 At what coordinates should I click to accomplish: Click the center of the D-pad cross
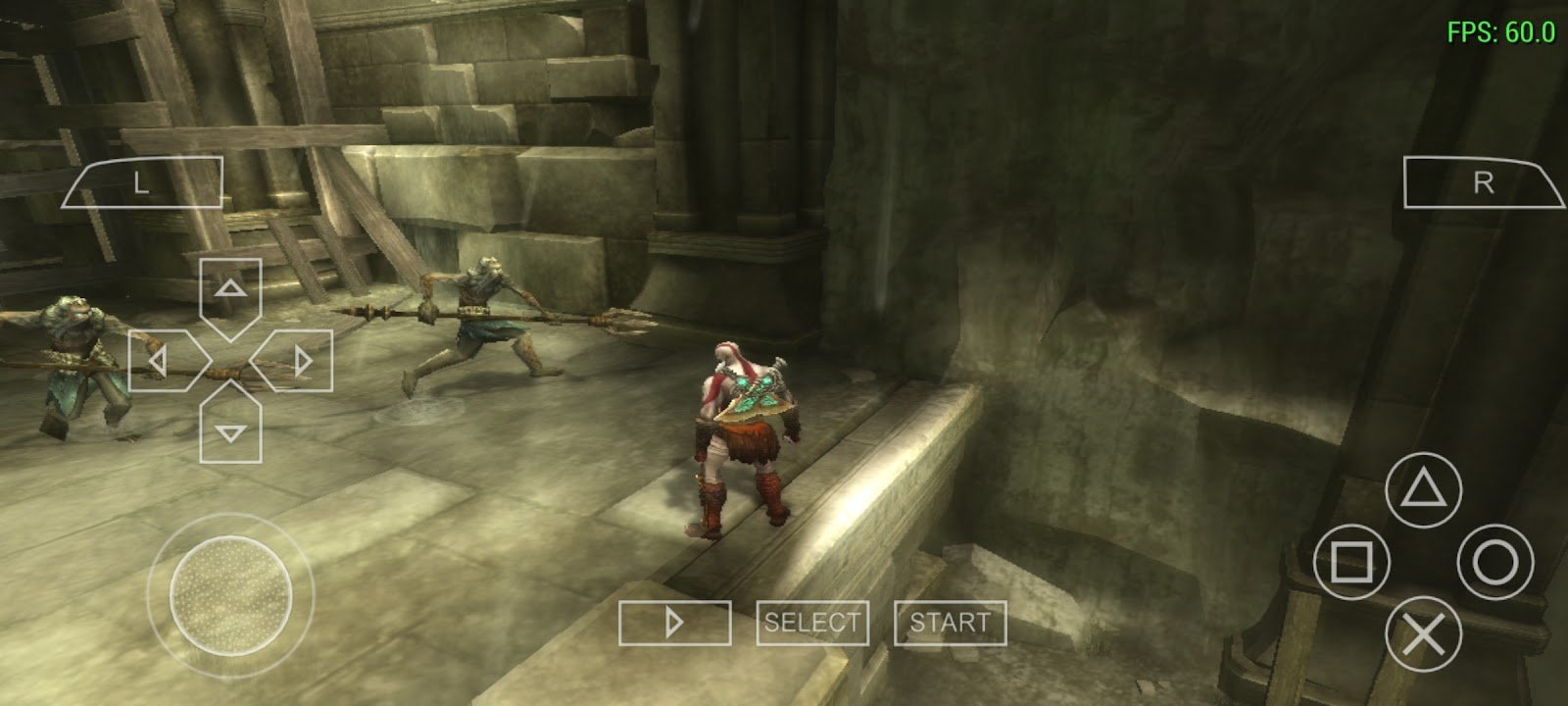(x=229, y=358)
